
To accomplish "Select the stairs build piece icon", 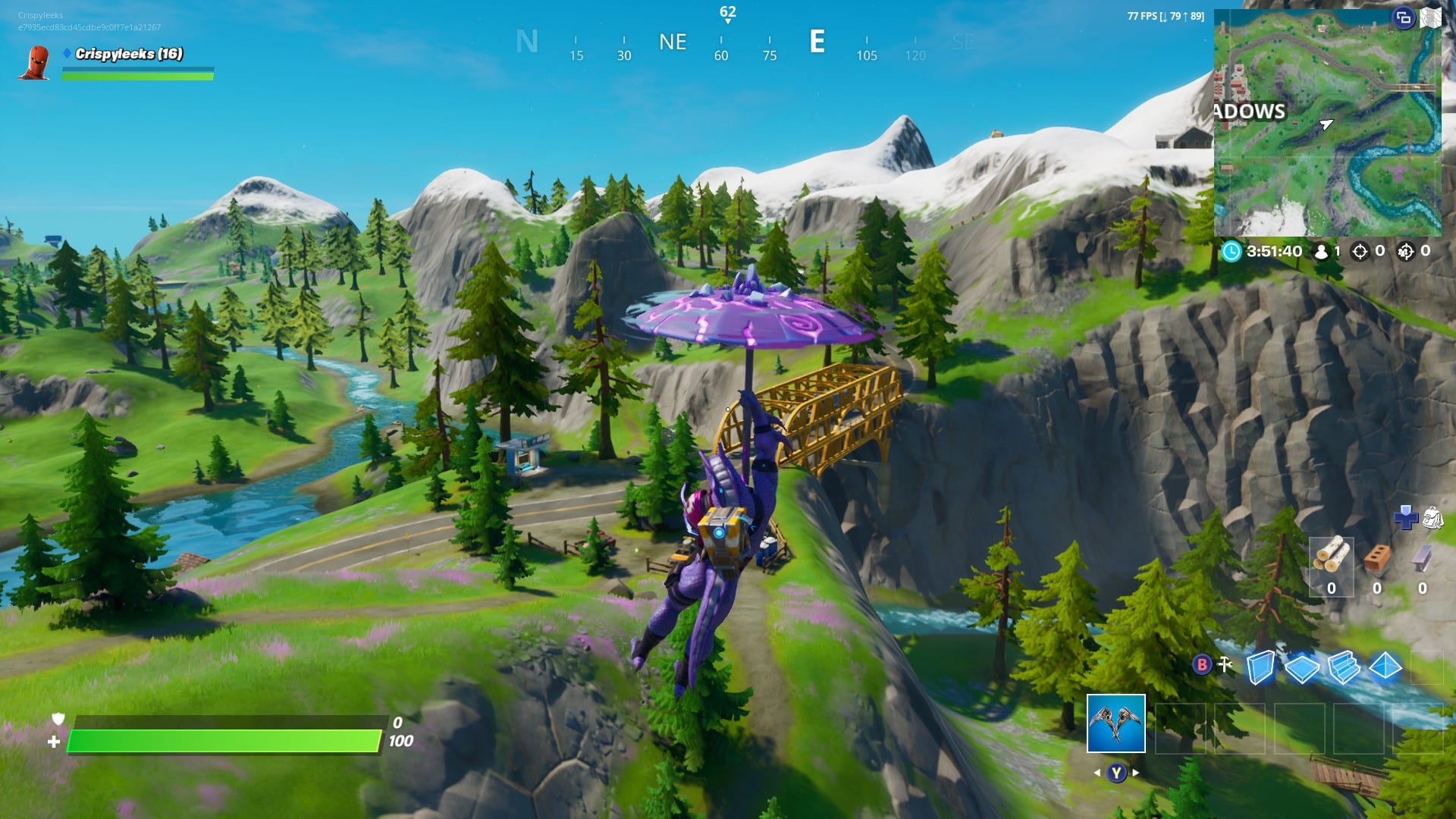I will (x=1345, y=667).
